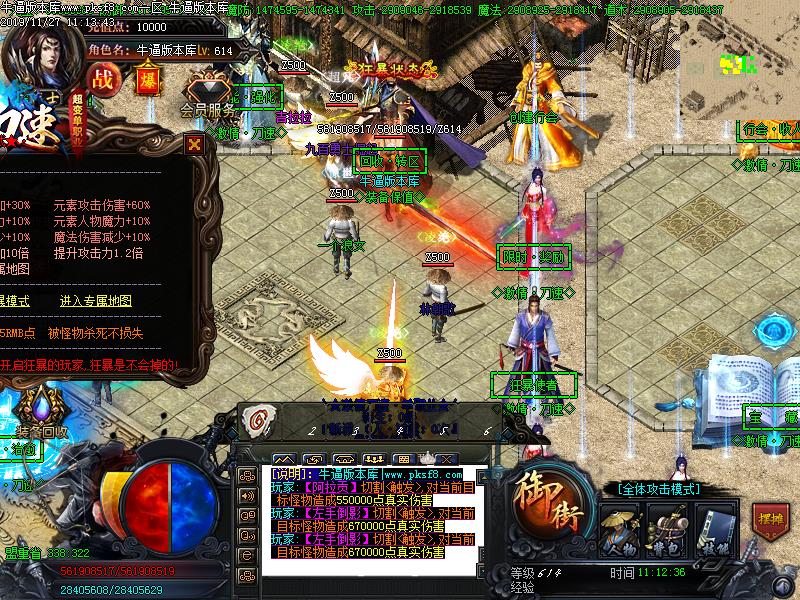Toggle the speaker sound button beside chat
This screenshot has height=600, width=800.
click(x=247, y=495)
